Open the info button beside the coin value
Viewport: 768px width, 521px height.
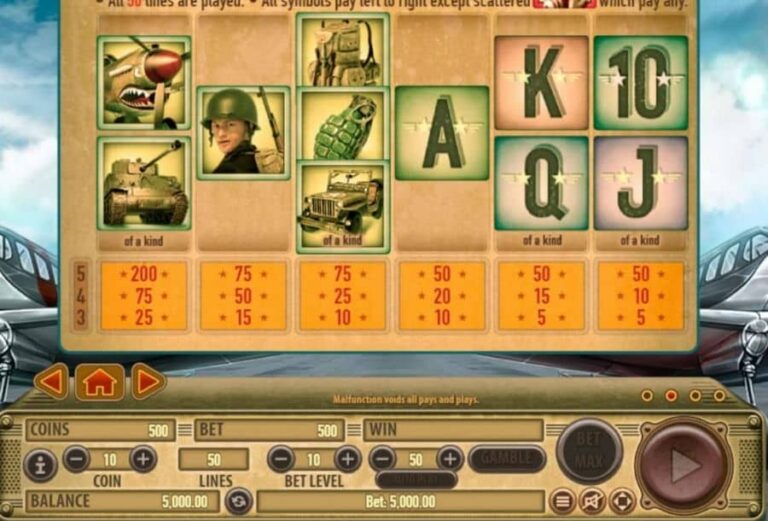coord(40,464)
